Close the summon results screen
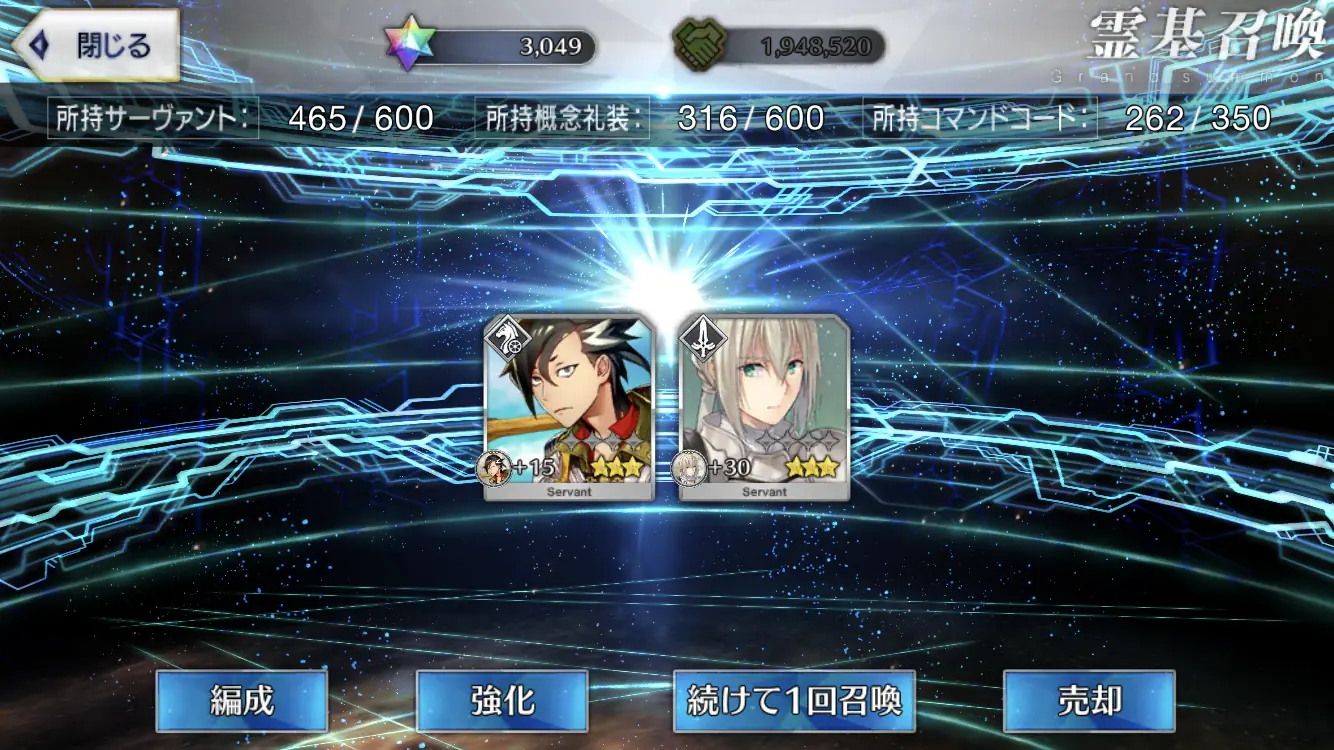 coord(96,46)
